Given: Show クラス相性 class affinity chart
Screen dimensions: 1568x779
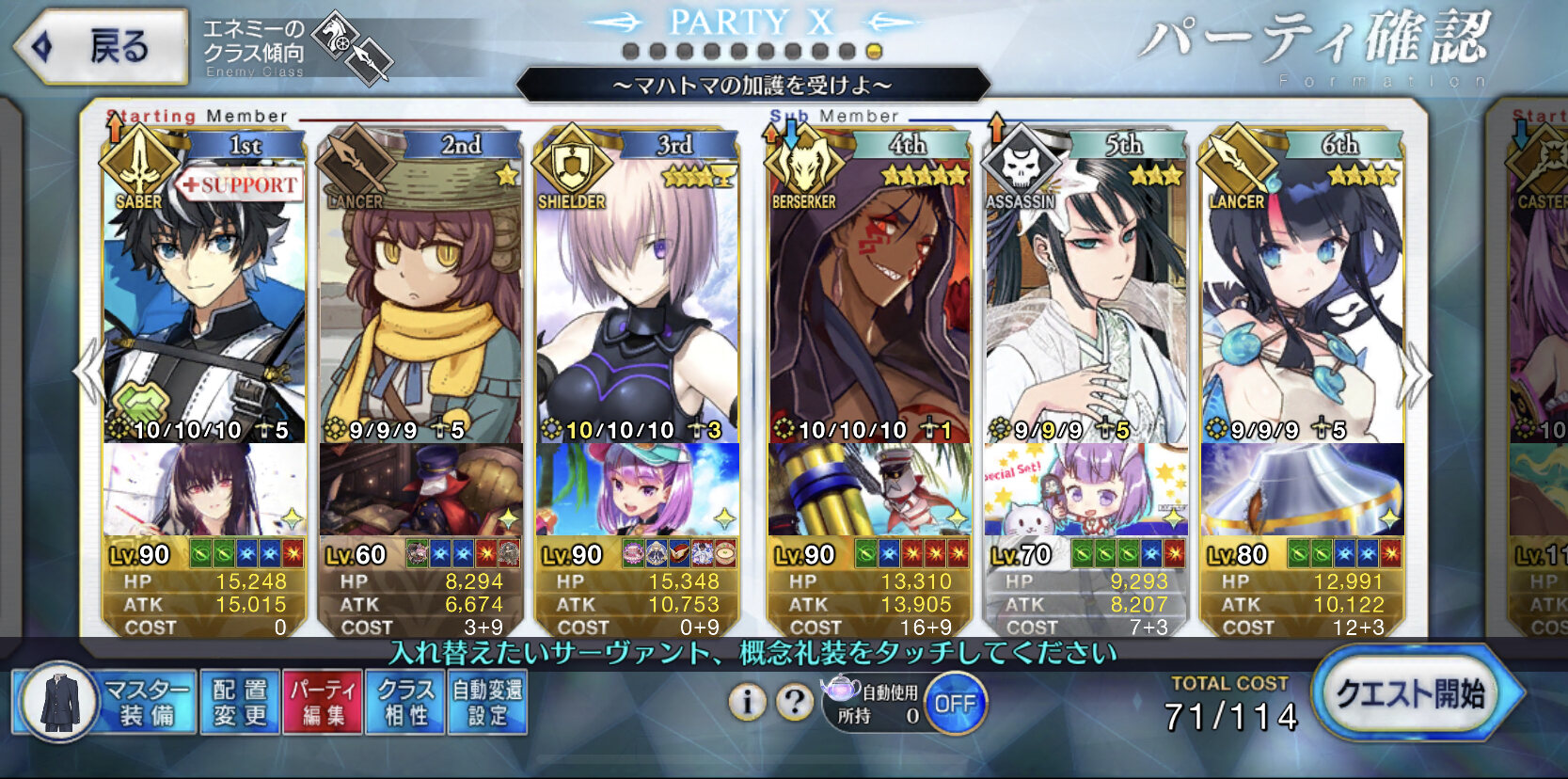Looking at the screenshot, I should (405, 703).
